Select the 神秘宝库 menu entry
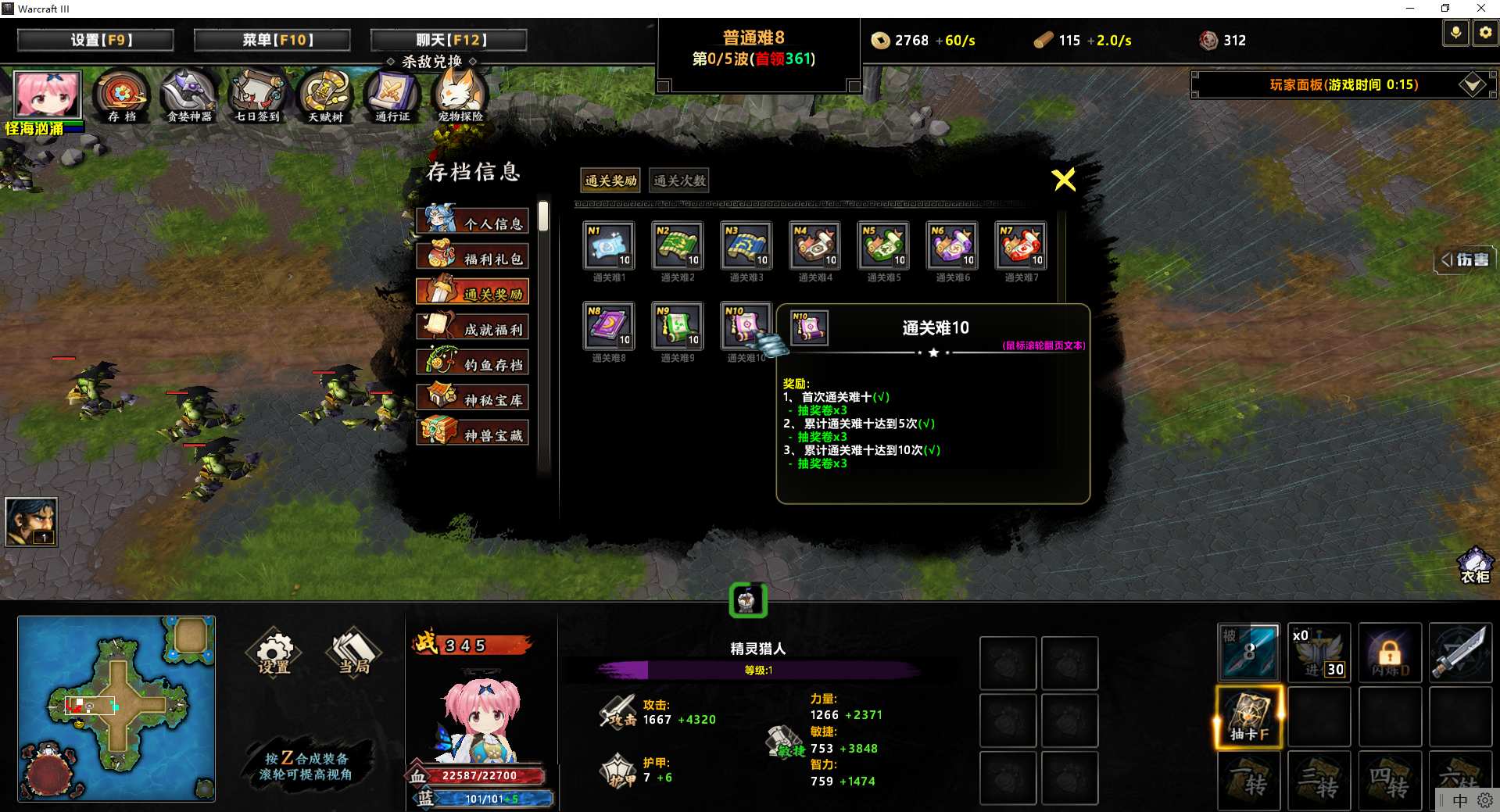The image size is (1500, 812). tap(473, 399)
